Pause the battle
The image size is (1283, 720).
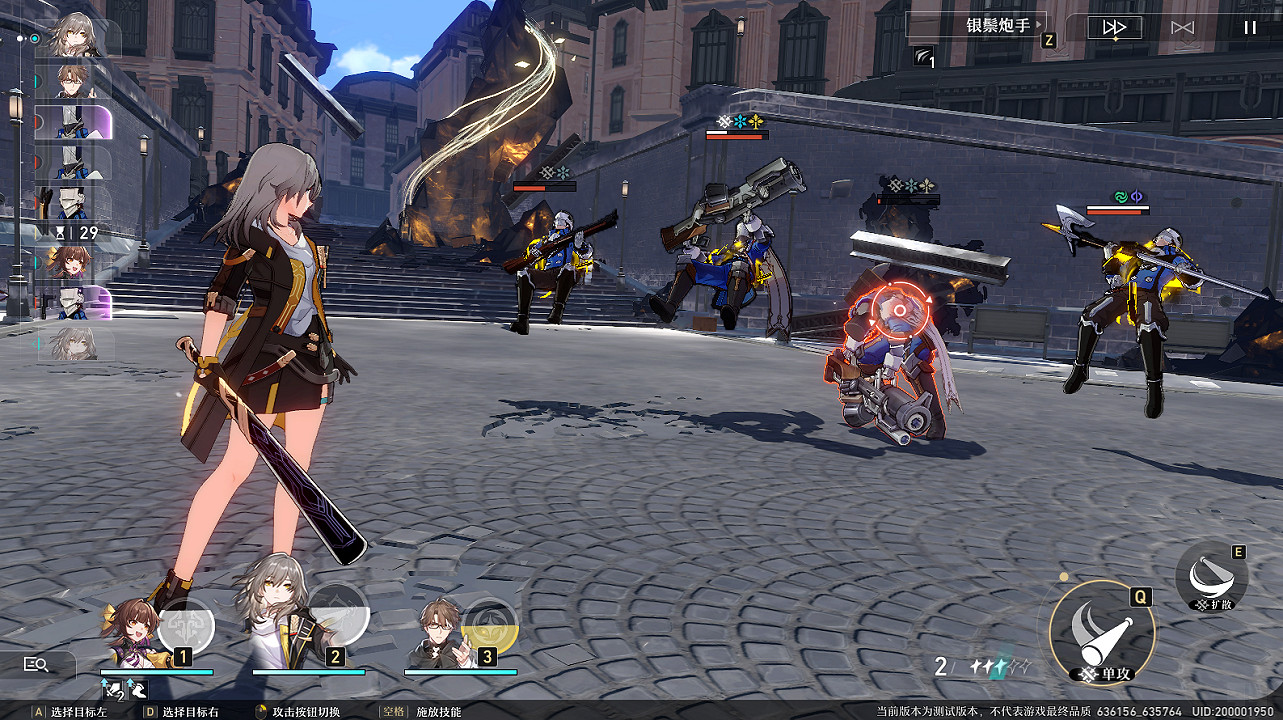click(x=1249, y=28)
